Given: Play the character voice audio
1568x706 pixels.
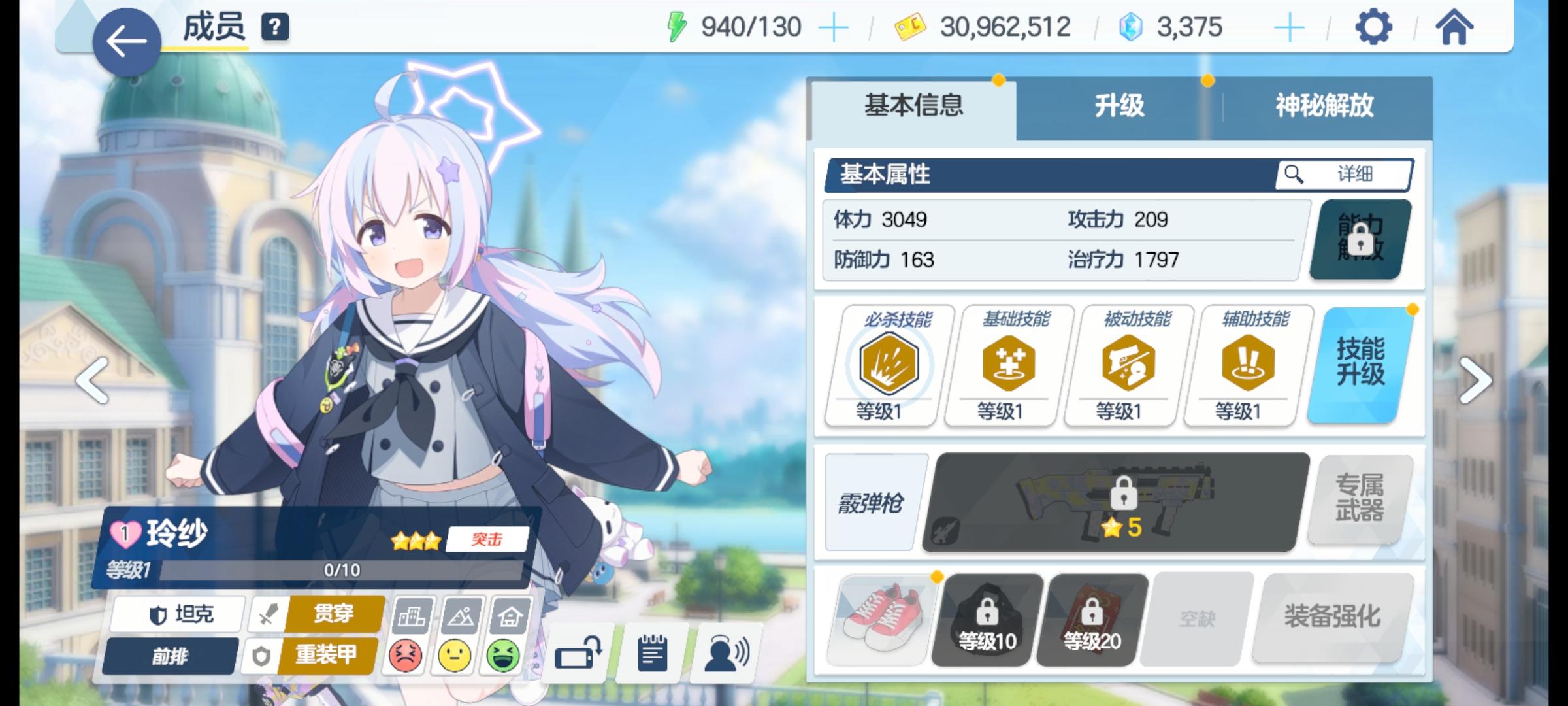Looking at the screenshot, I should 723,653.
